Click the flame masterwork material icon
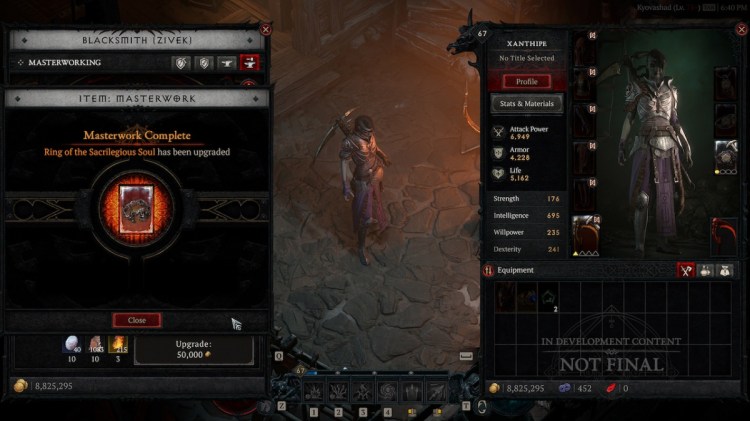The image size is (750, 421). (x=118, y=346)
